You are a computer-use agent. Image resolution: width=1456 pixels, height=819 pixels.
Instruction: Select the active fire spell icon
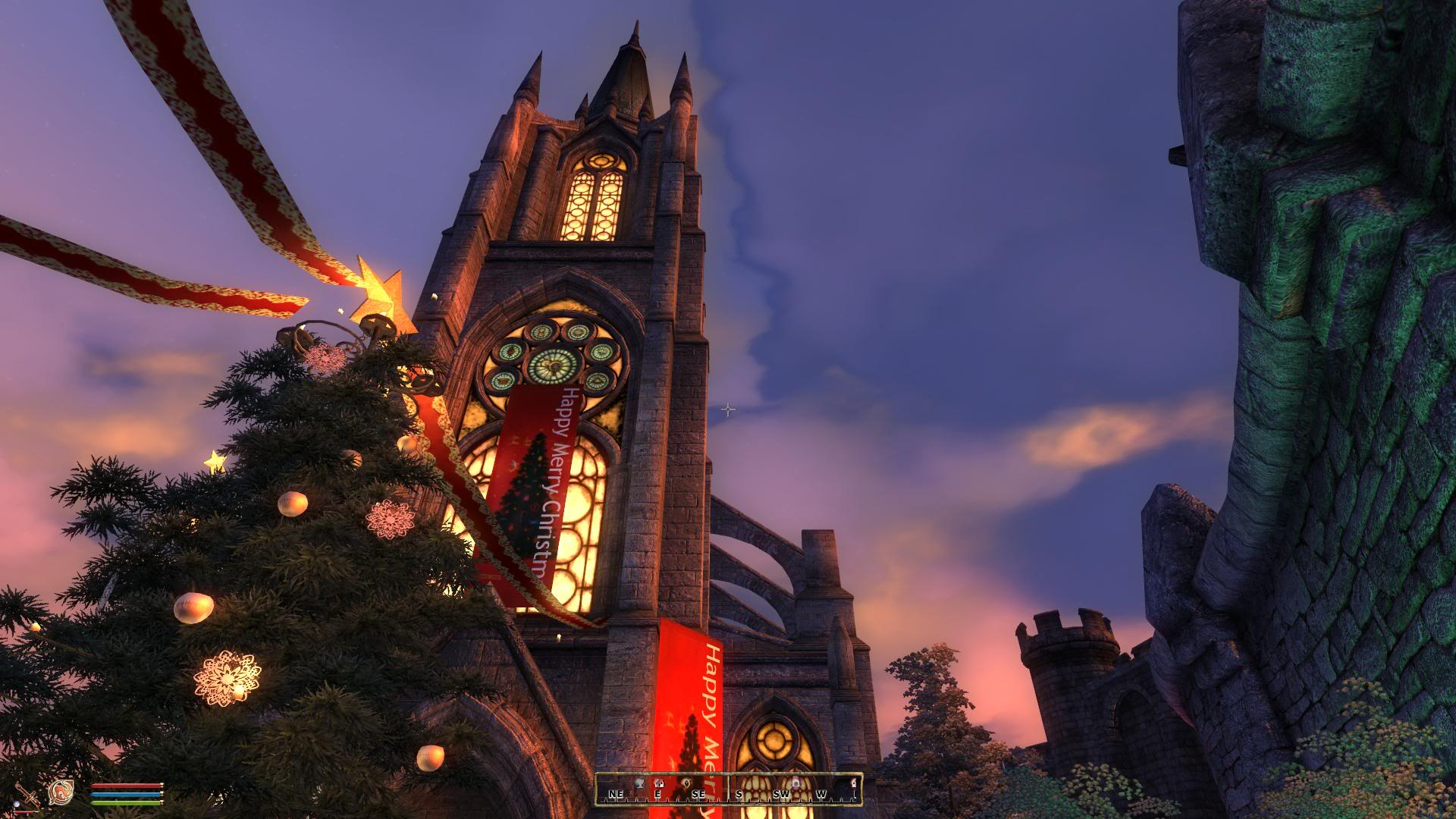tap(60, 793)
